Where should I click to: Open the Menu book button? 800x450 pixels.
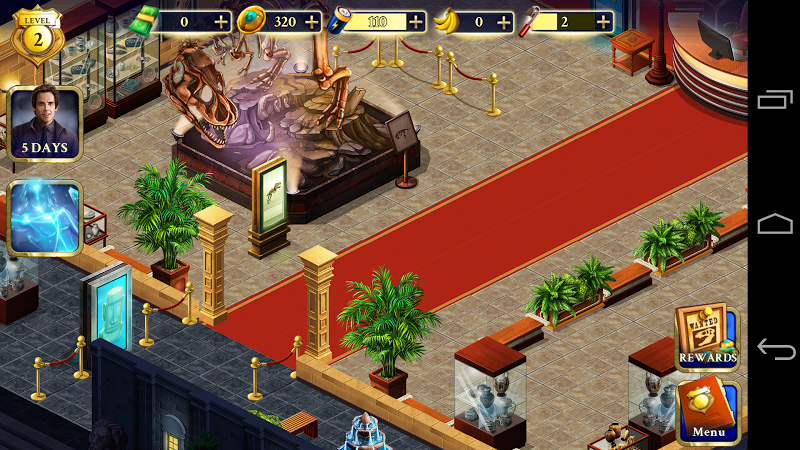[x=708, y=412]
